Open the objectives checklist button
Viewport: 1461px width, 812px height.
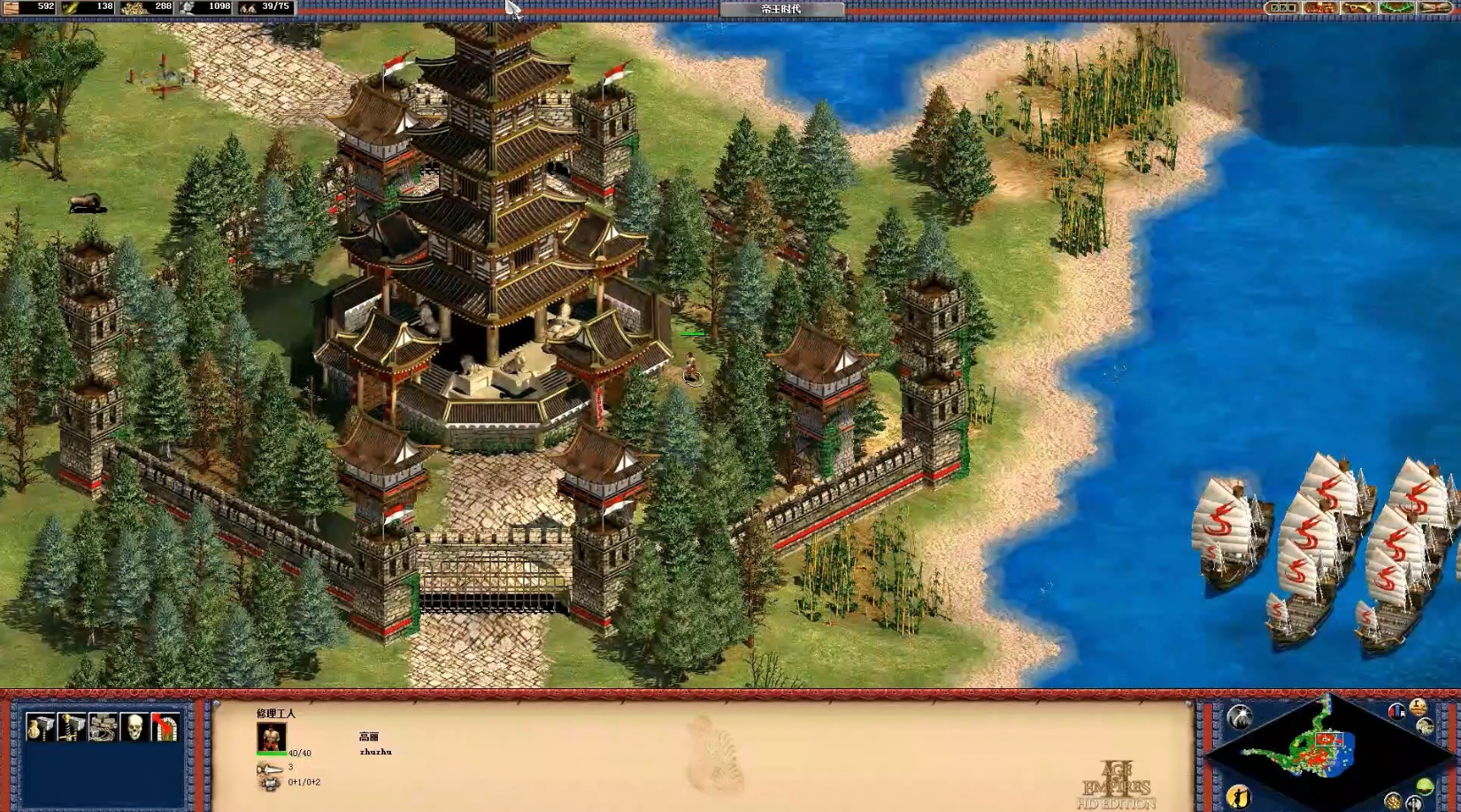pyautogui.click(x=1280, y=8)
